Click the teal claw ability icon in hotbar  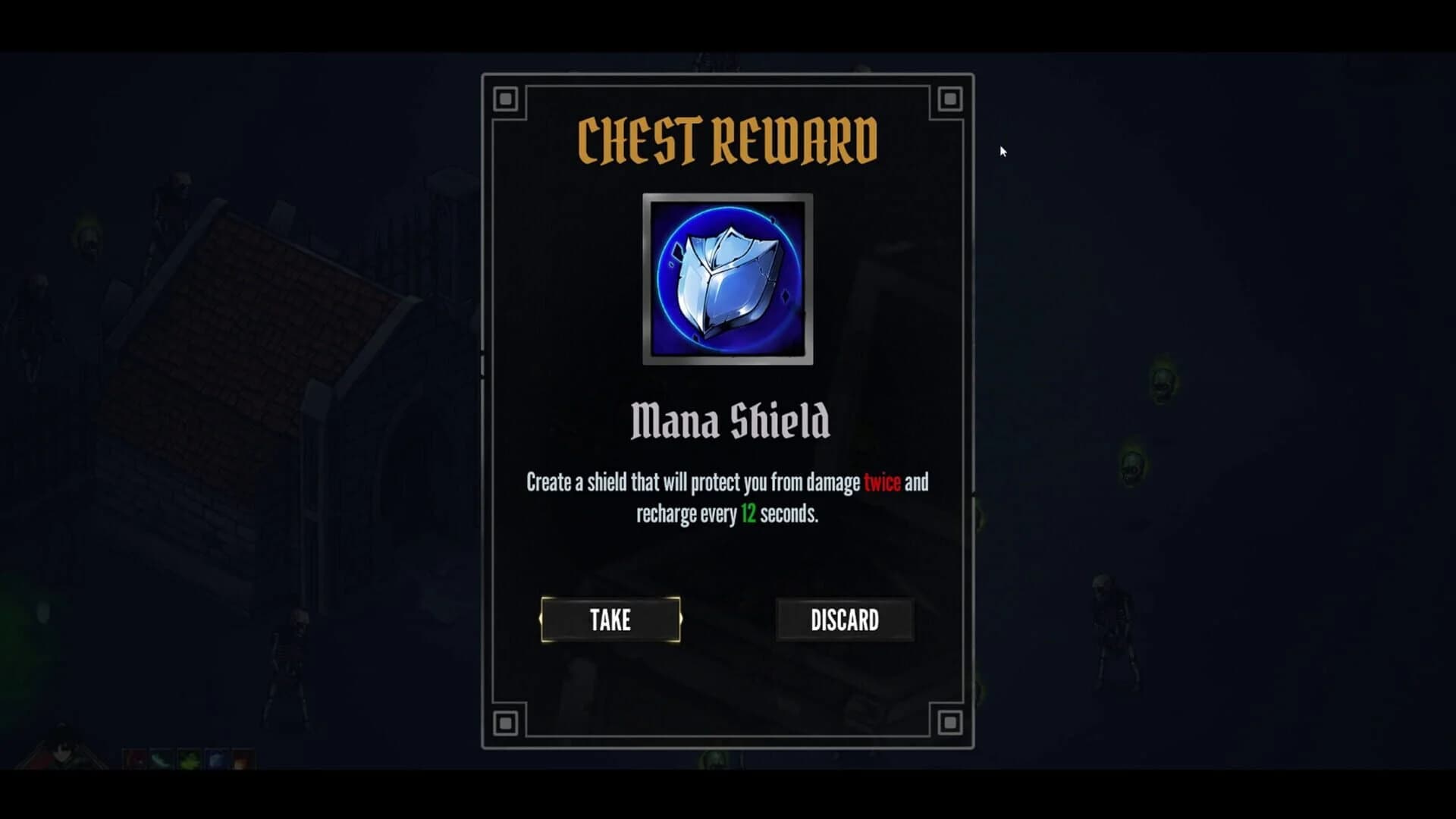[x=161, y=761]
